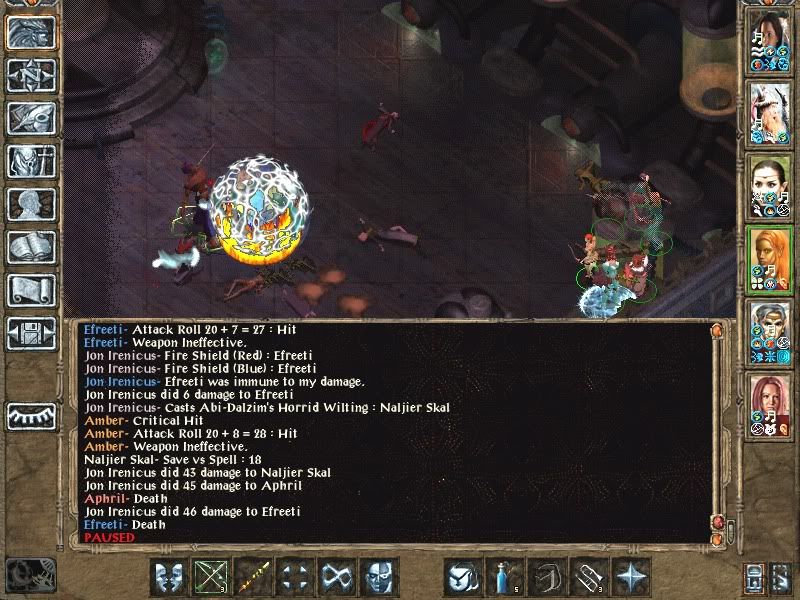This screenshot has height=600, width=800.
Task: Open the journal with quill icon
Action: (x=31, y=118)
